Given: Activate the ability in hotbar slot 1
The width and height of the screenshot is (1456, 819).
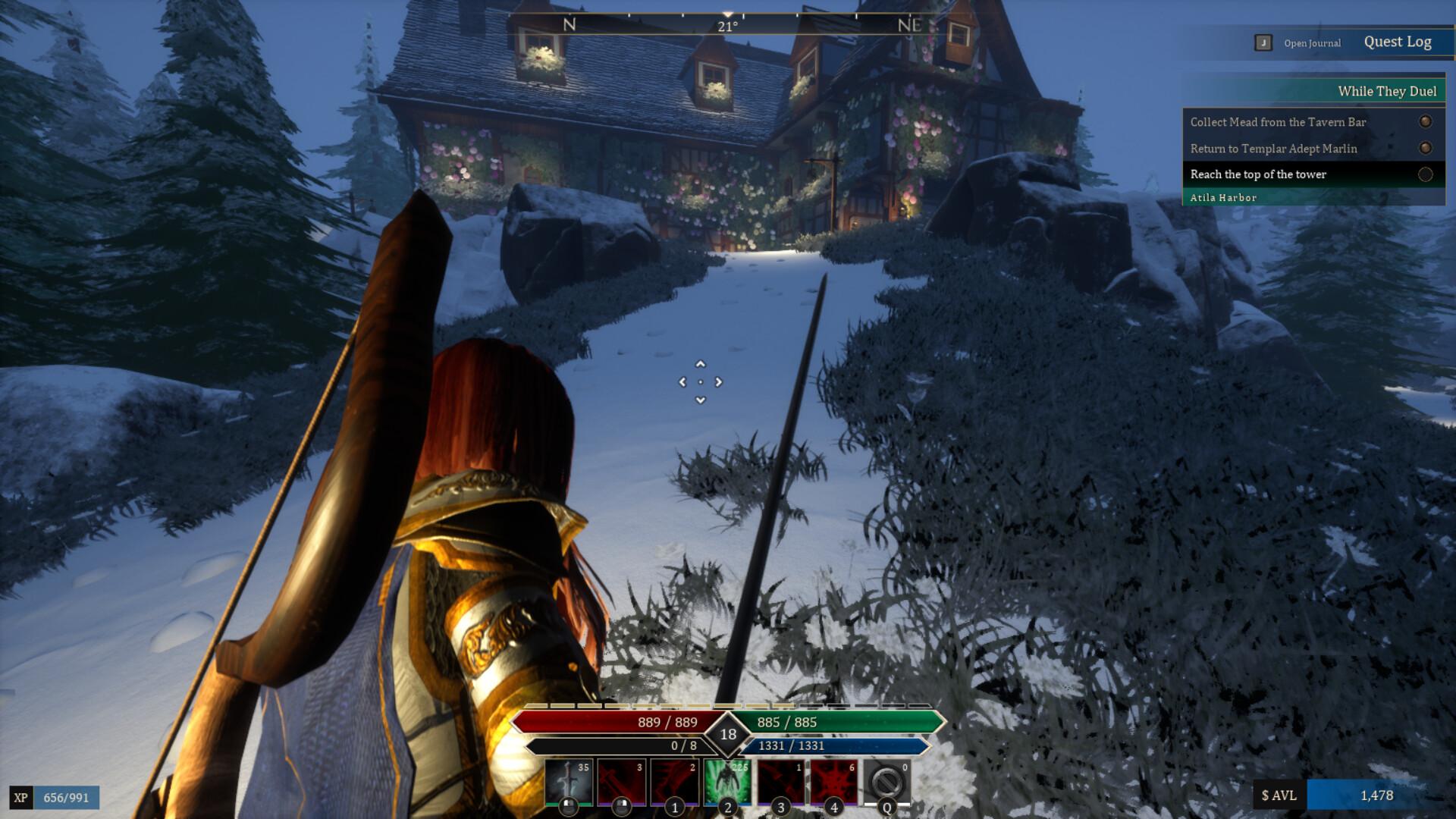Looking at the screenshot, I should tap(675, 781).
